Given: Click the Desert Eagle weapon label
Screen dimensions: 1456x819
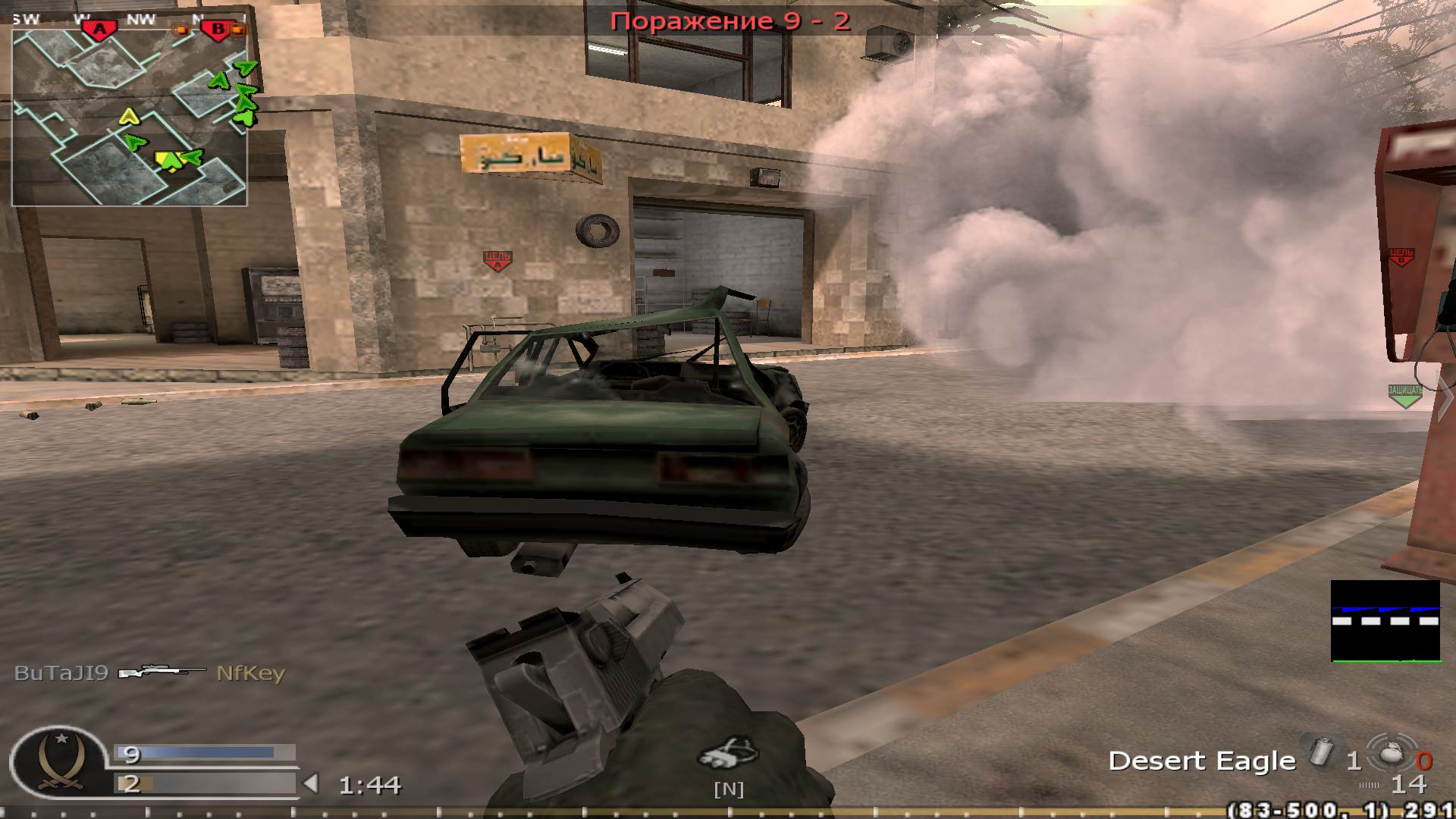Looking at the screenshot, I should (x=1200, y=761).
